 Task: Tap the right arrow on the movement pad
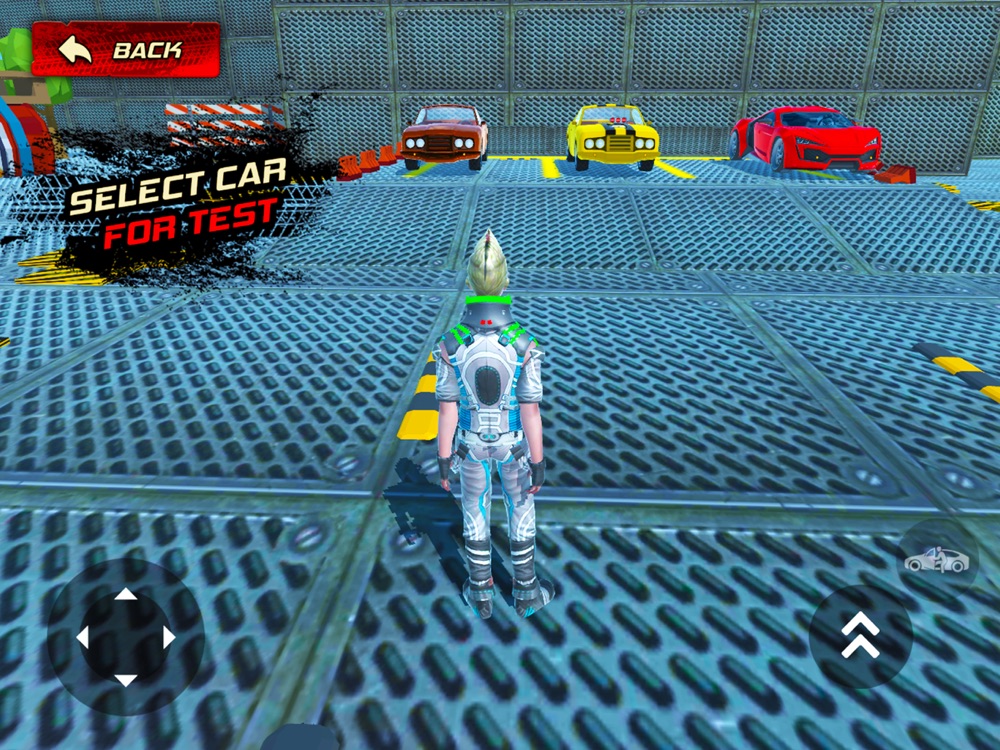168,637
